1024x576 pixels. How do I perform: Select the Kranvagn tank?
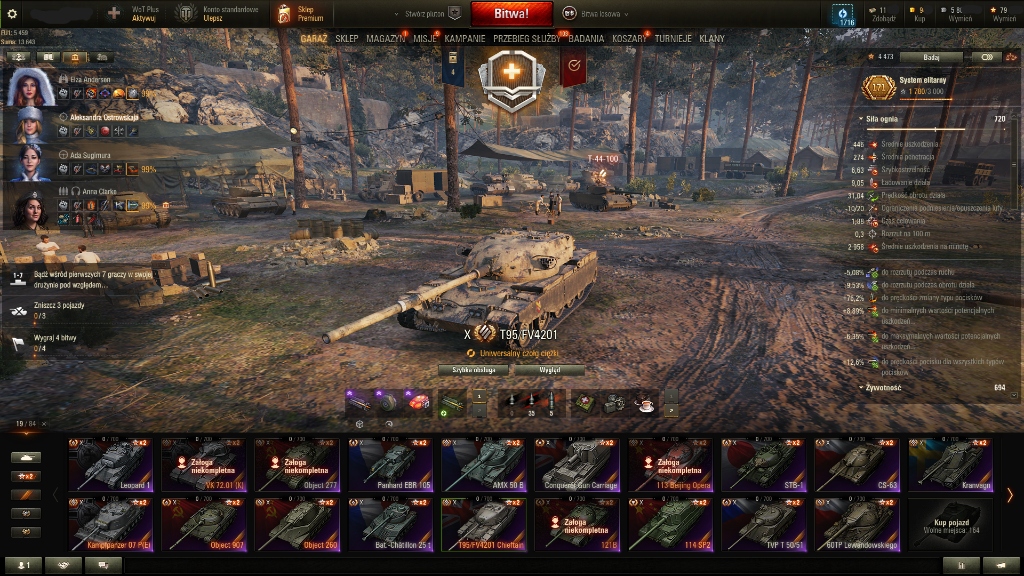coord(949,465)
